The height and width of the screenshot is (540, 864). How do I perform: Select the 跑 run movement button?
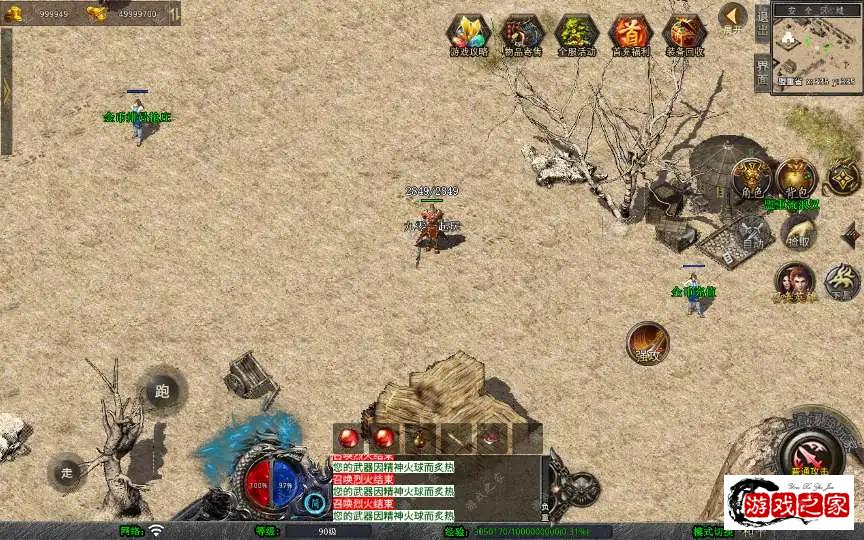click(x=162, y=391)
